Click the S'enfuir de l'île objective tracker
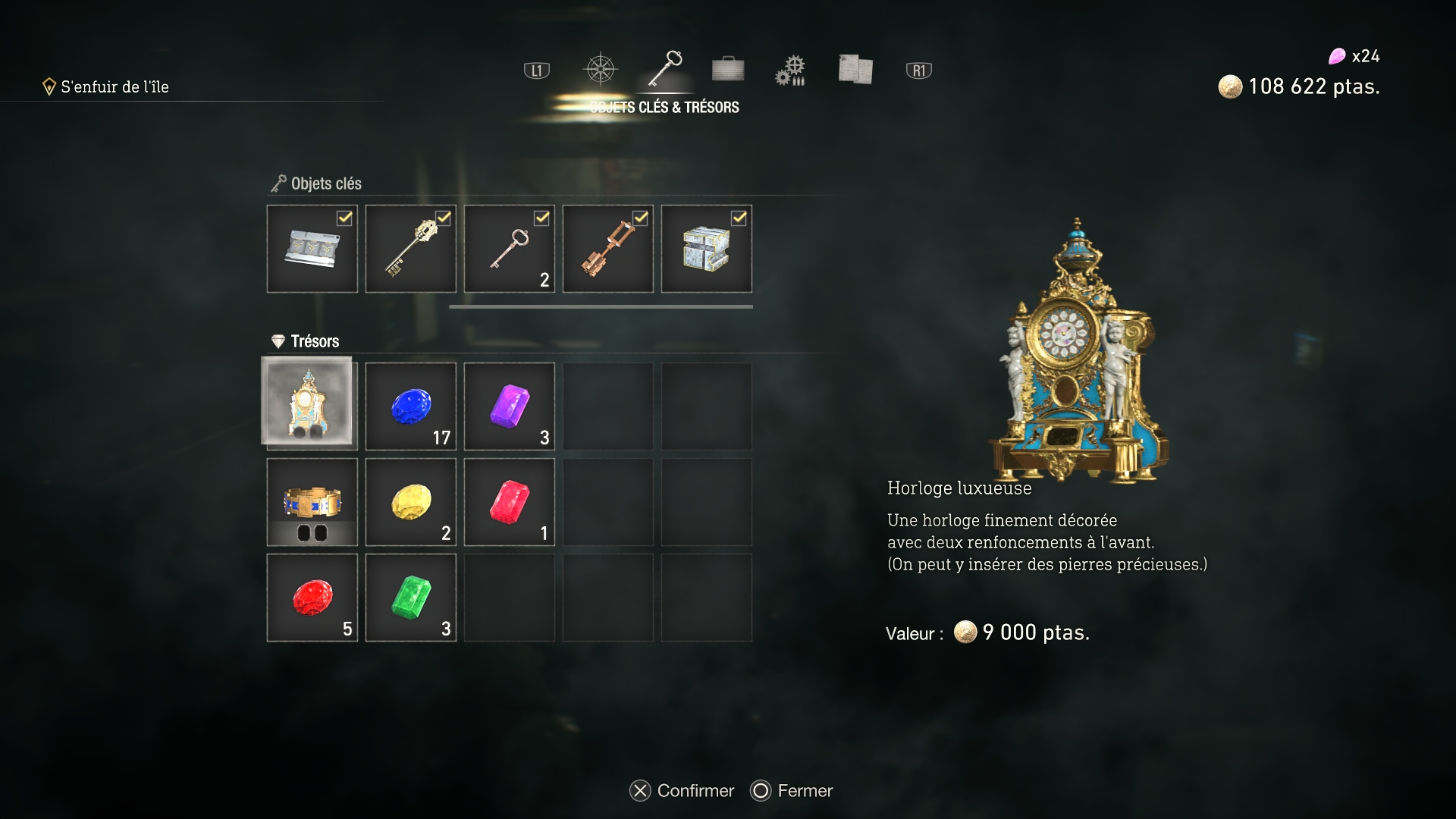Screen dimensions: 1456x819 point(114,87)
